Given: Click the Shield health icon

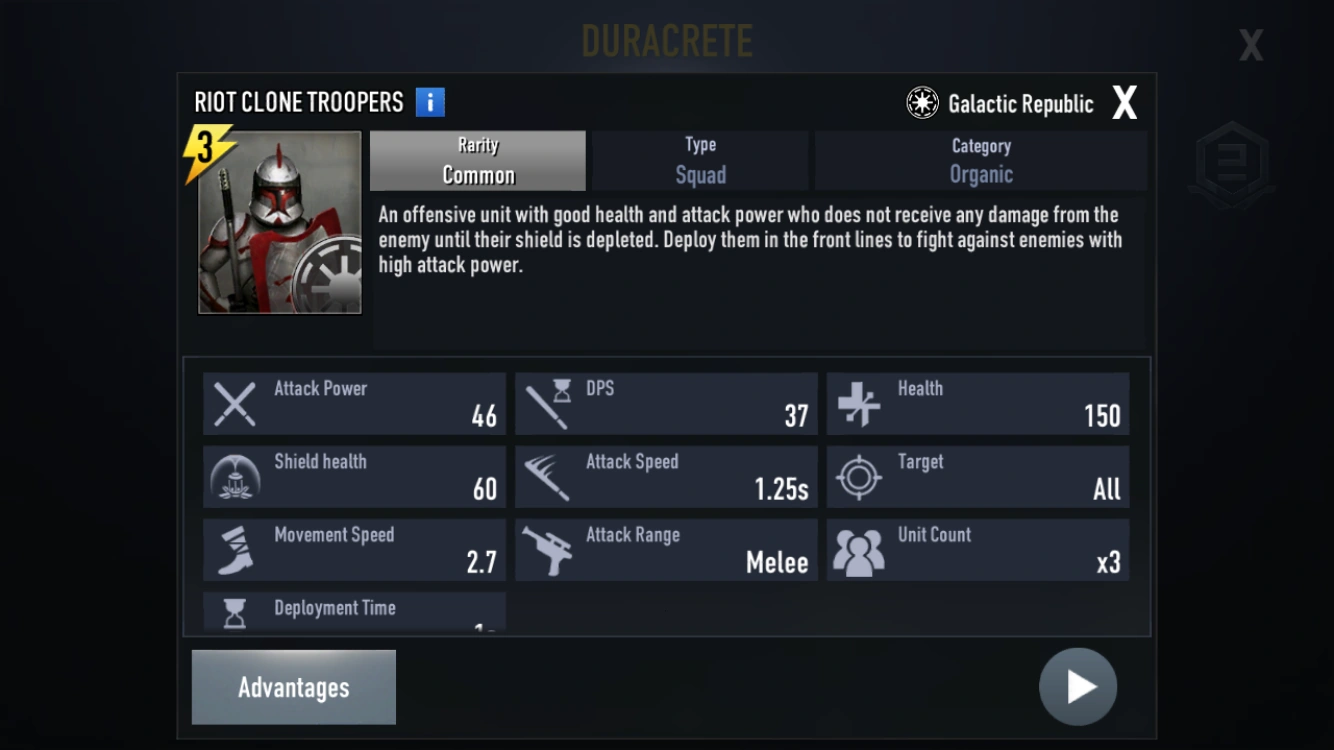Looking at the screenshot, I should point(234,476).
